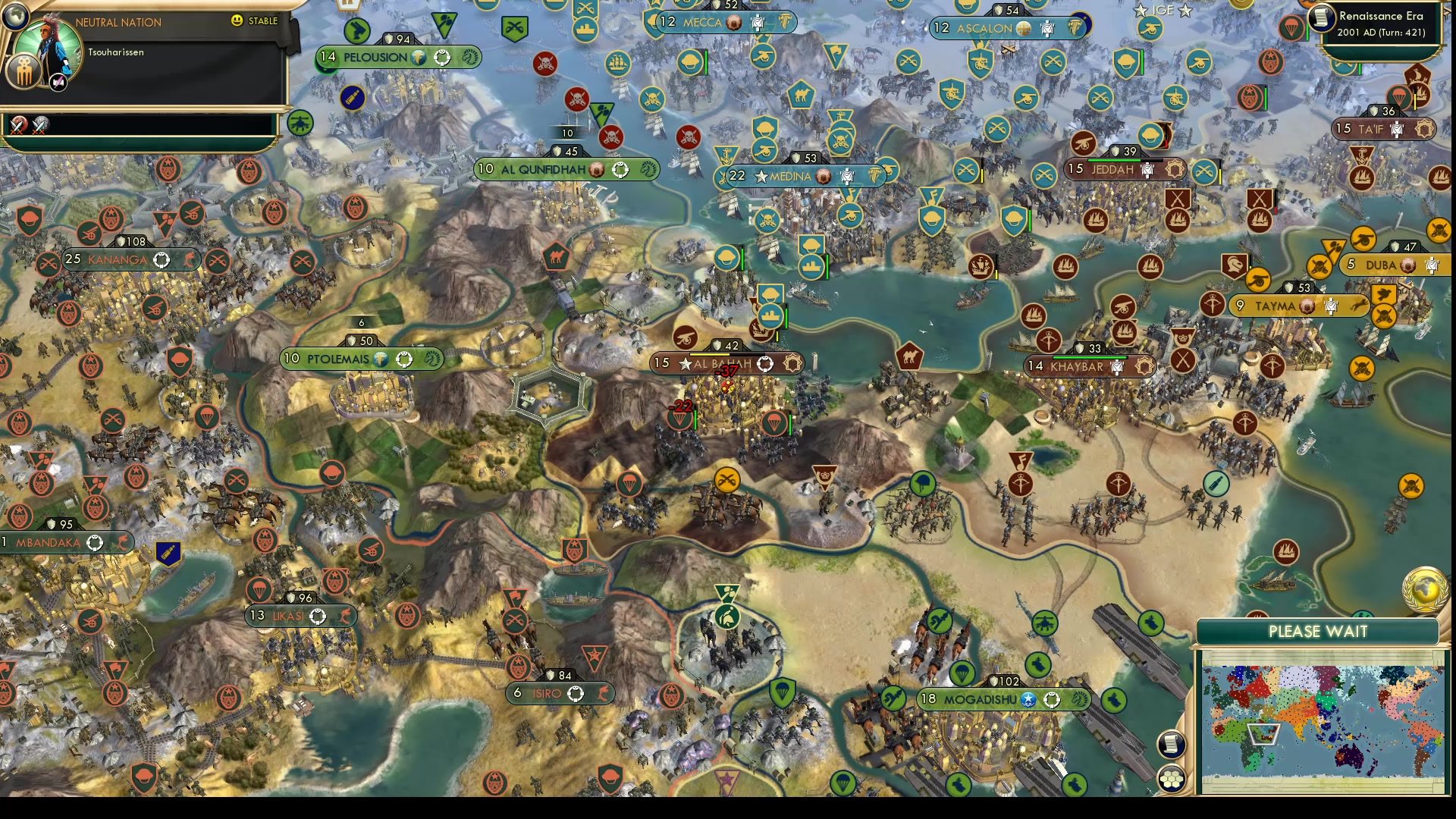Image resolution: width=1456 pixels, height=819 pixels.
Task: Click the green production bar on Khaybar's banner
Action: pos(1089,356)
